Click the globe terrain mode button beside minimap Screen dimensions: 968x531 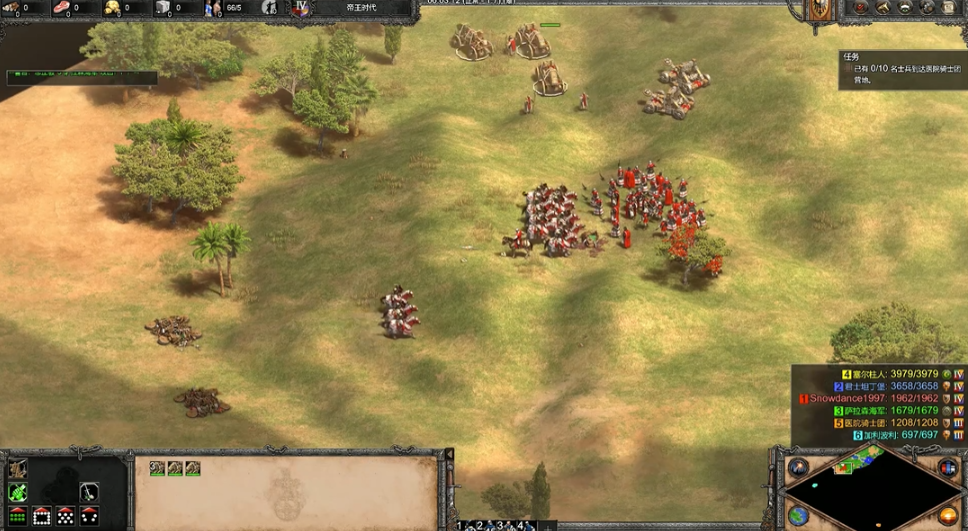click(798, 515)
